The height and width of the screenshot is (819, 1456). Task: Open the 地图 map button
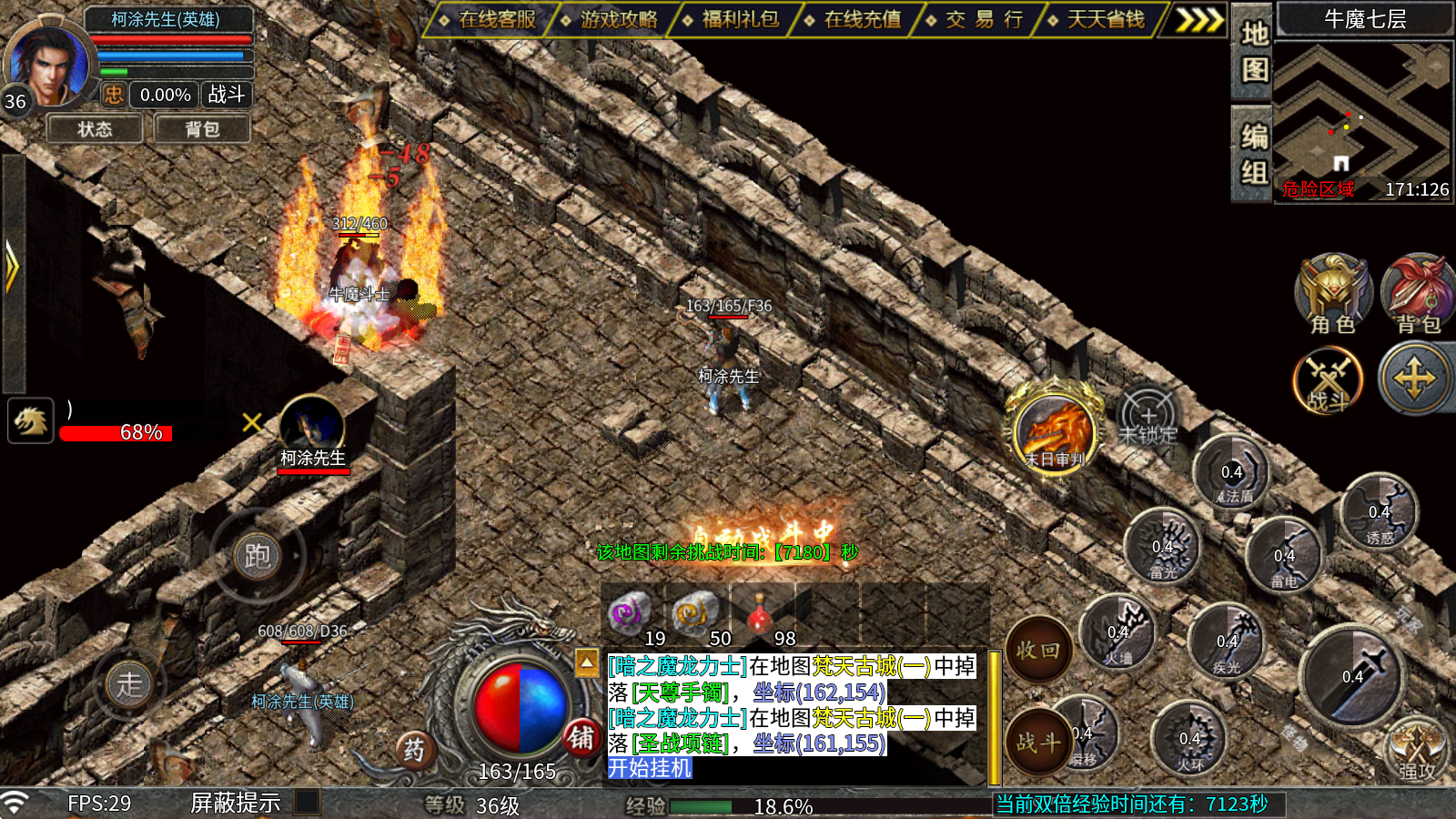(x=1255, y=52)
